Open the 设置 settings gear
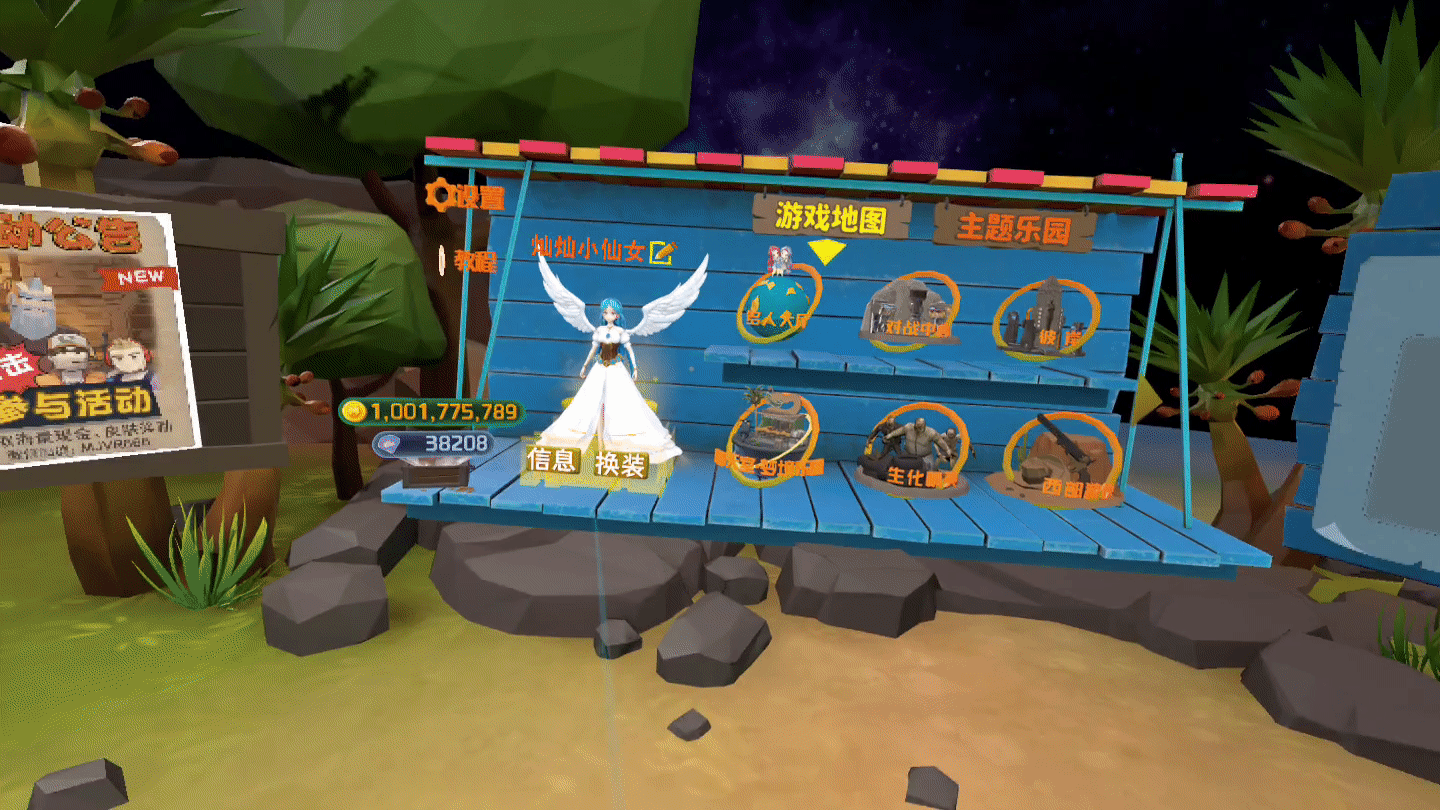The width and height of the screenshot is (1440, 810). [464, 196]
